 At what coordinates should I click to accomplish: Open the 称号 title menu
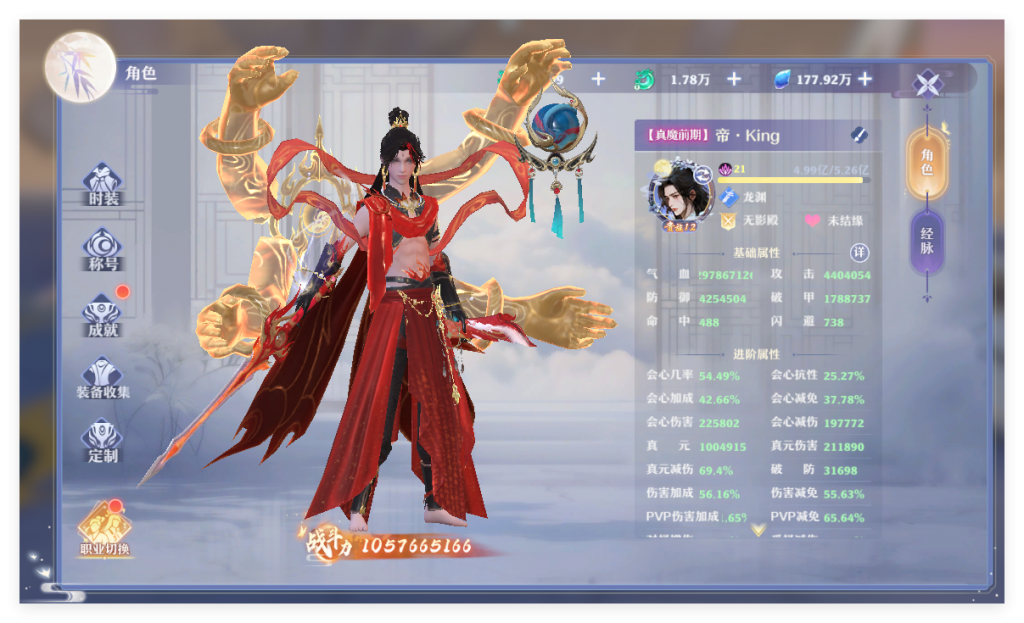pos(102,250)
